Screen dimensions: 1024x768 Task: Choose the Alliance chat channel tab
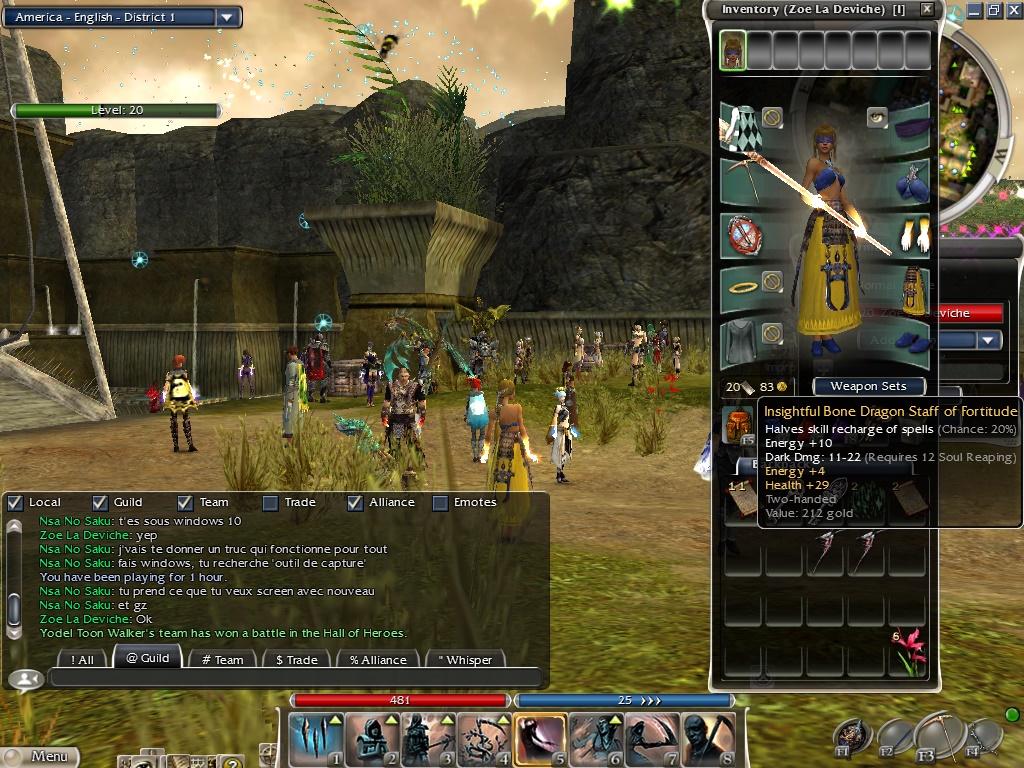click(x=378, y=659)
